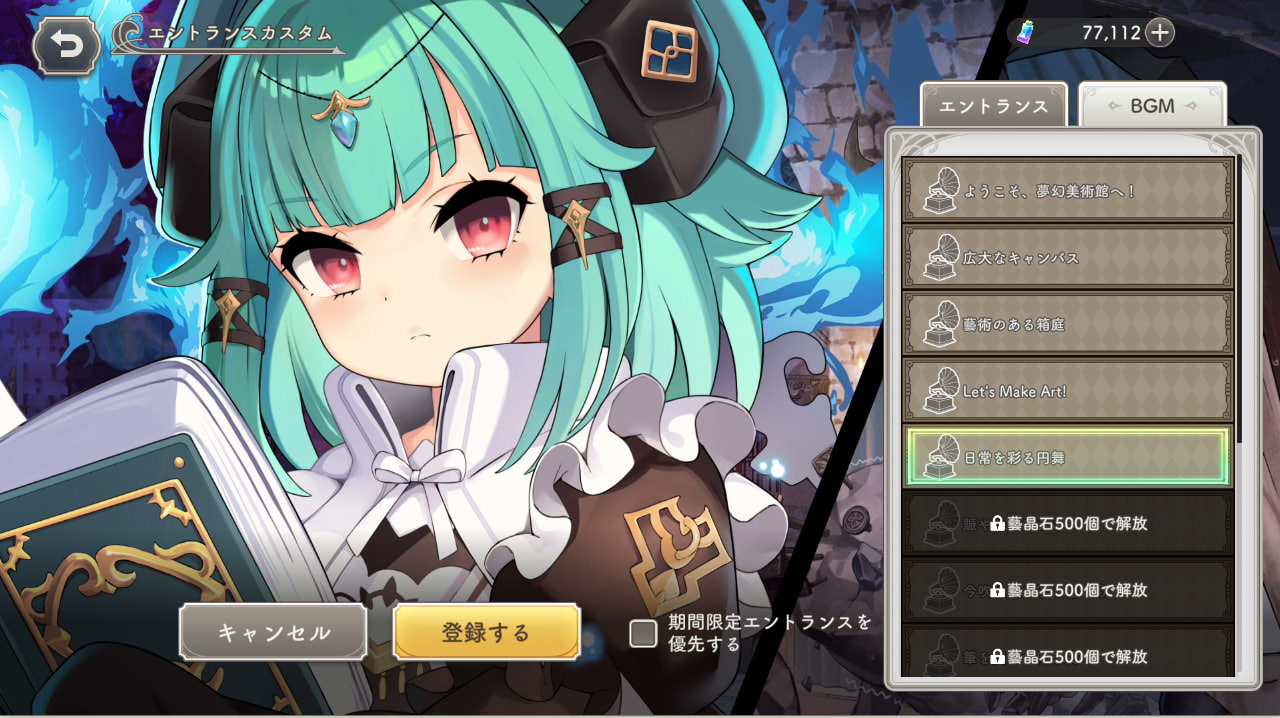Select the 広大なキャンバス list entry
The width and height of the screenshot is (1280, 718).
[x=1067, y=257]
